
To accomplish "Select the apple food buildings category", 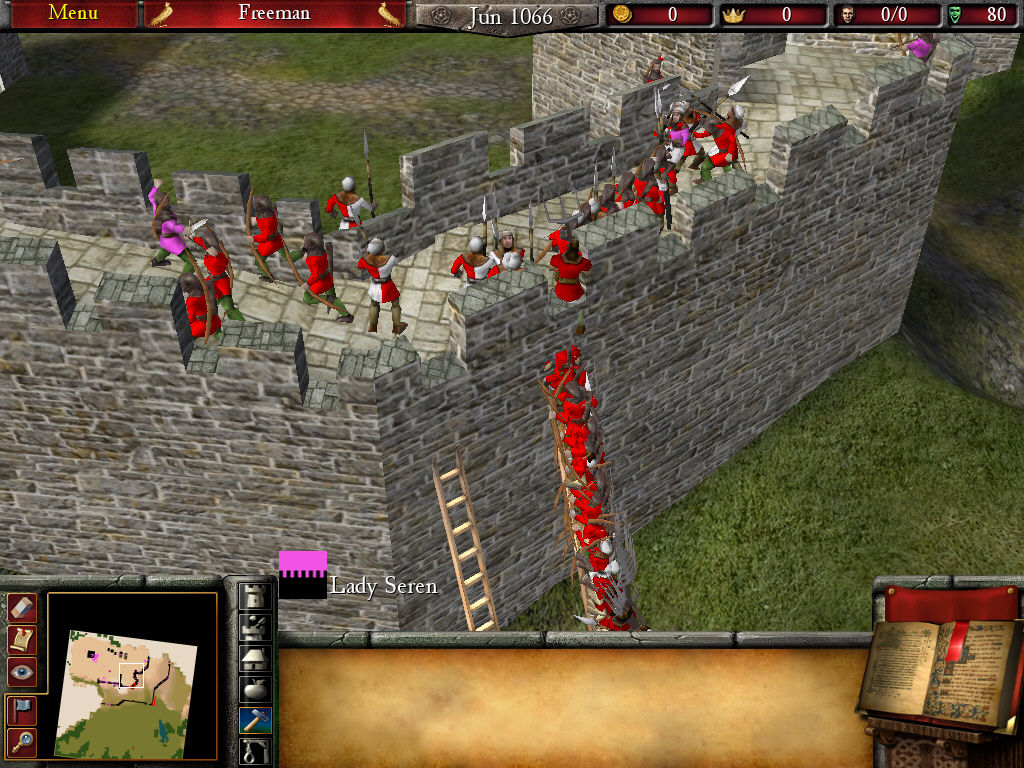I will click(256, 689).
